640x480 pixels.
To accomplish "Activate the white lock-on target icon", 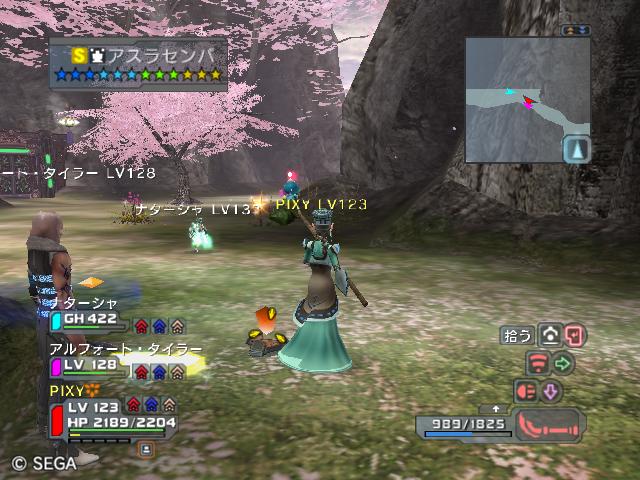I will [x=550, y=336].
